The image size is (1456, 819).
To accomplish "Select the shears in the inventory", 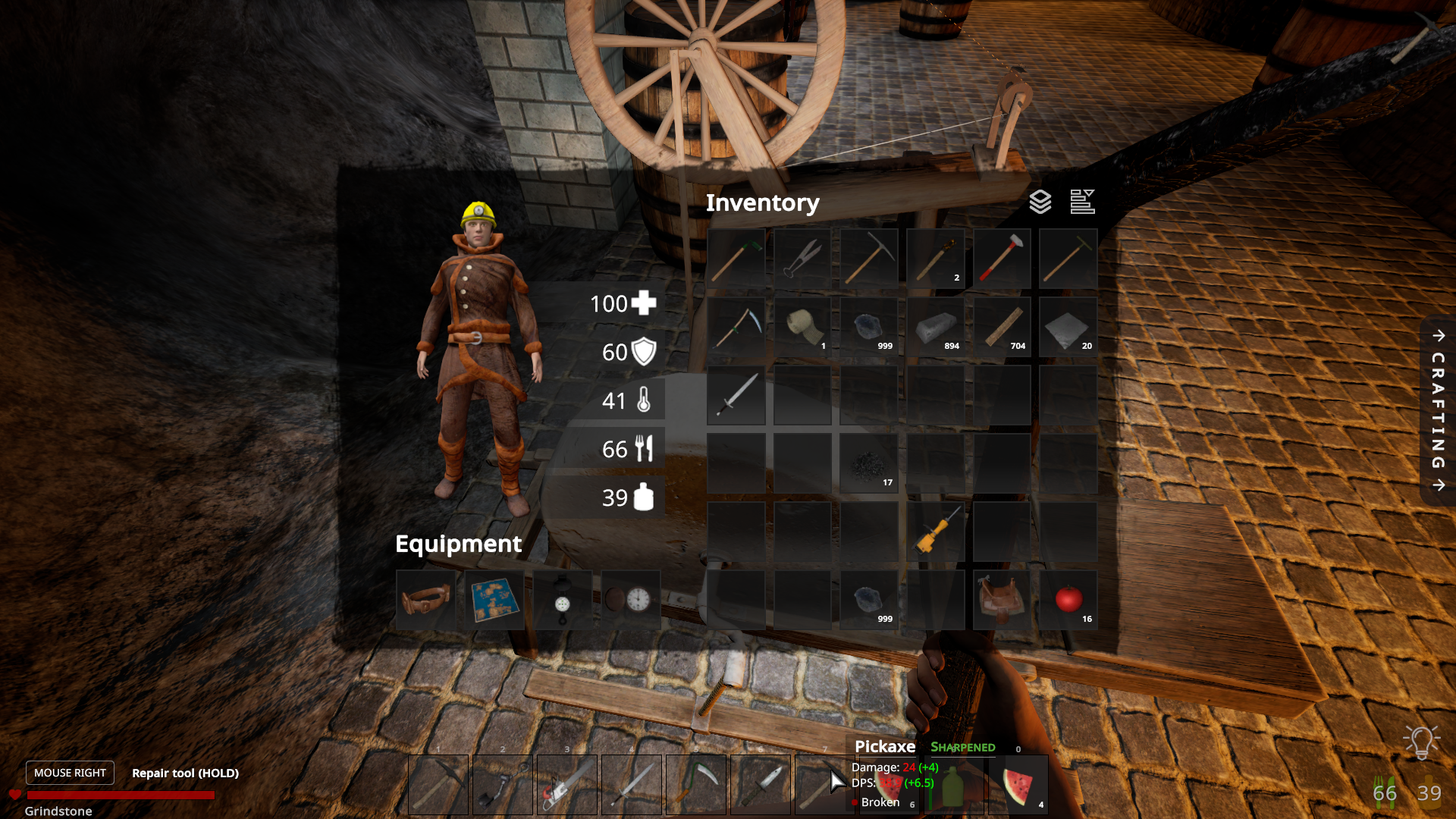I will click(802, 259).
